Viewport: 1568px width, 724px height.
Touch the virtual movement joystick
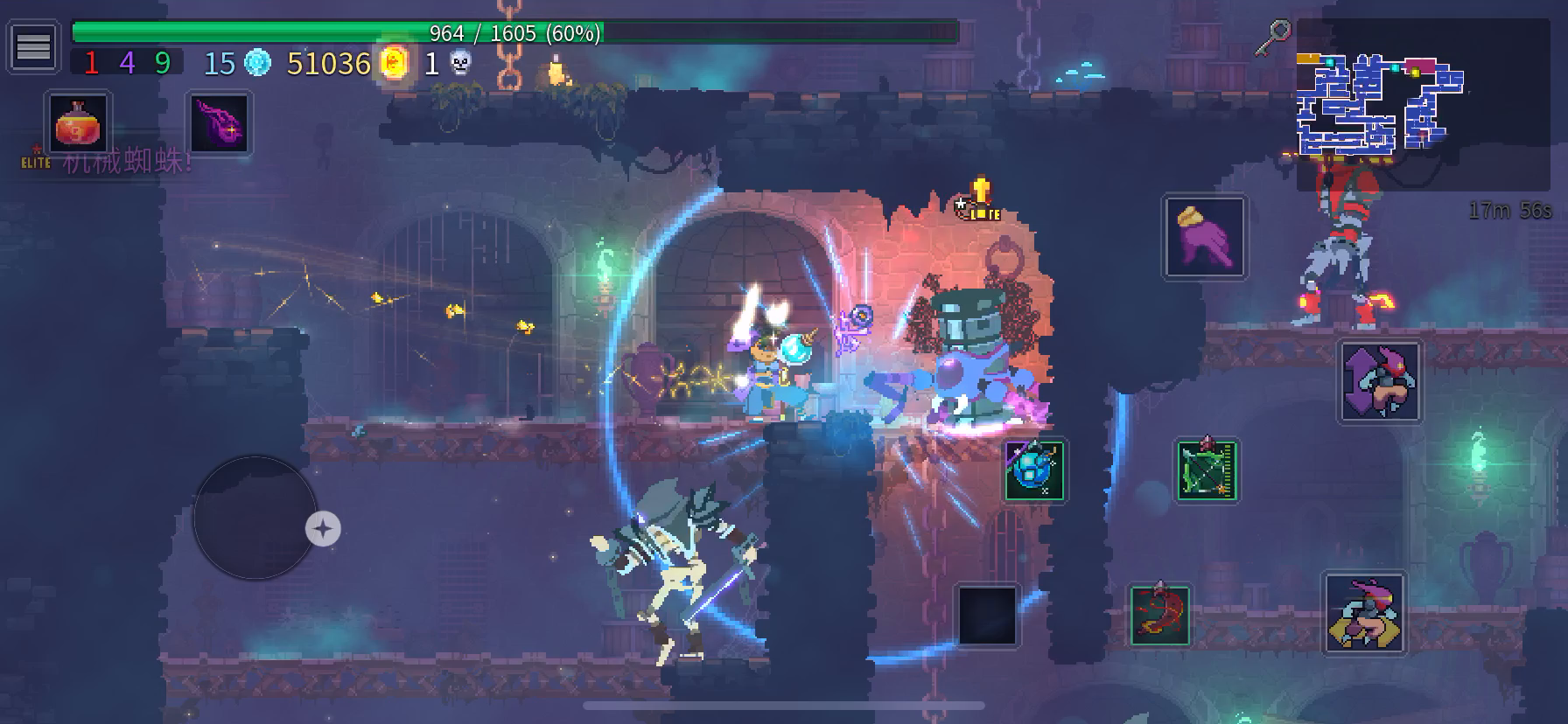[255, 518]
